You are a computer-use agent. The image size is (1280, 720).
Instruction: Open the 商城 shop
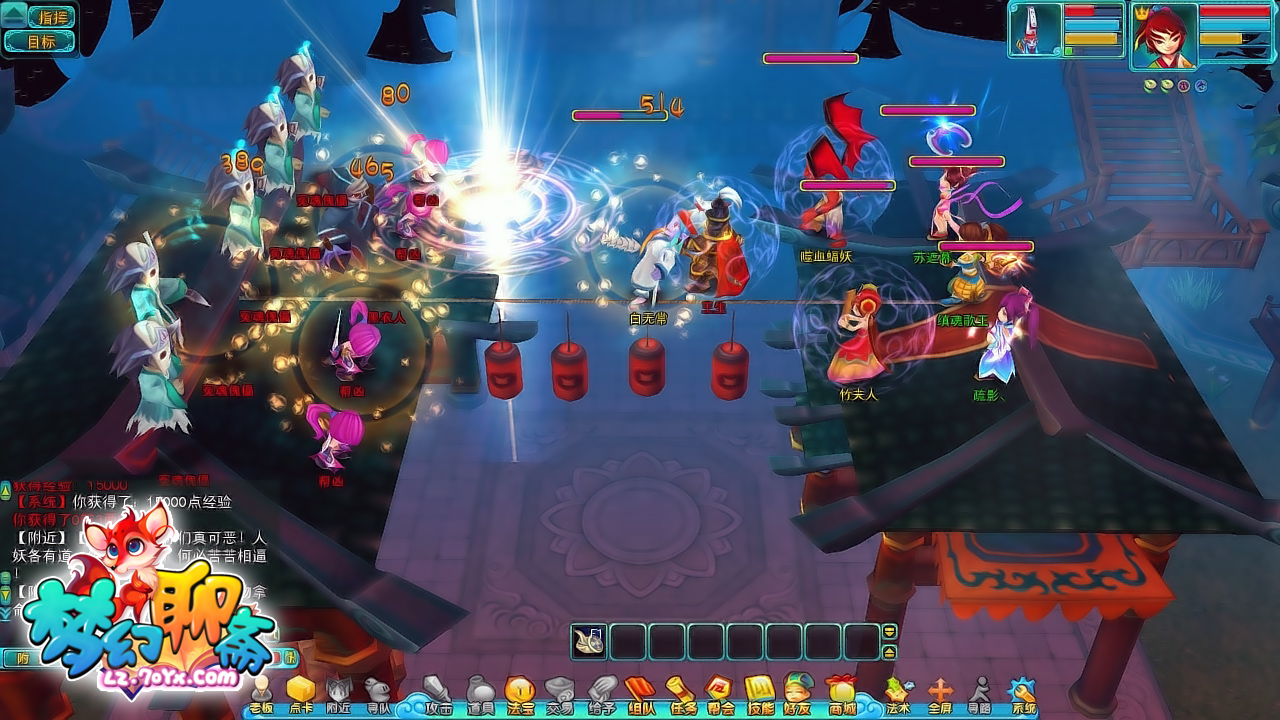point(841,694)
